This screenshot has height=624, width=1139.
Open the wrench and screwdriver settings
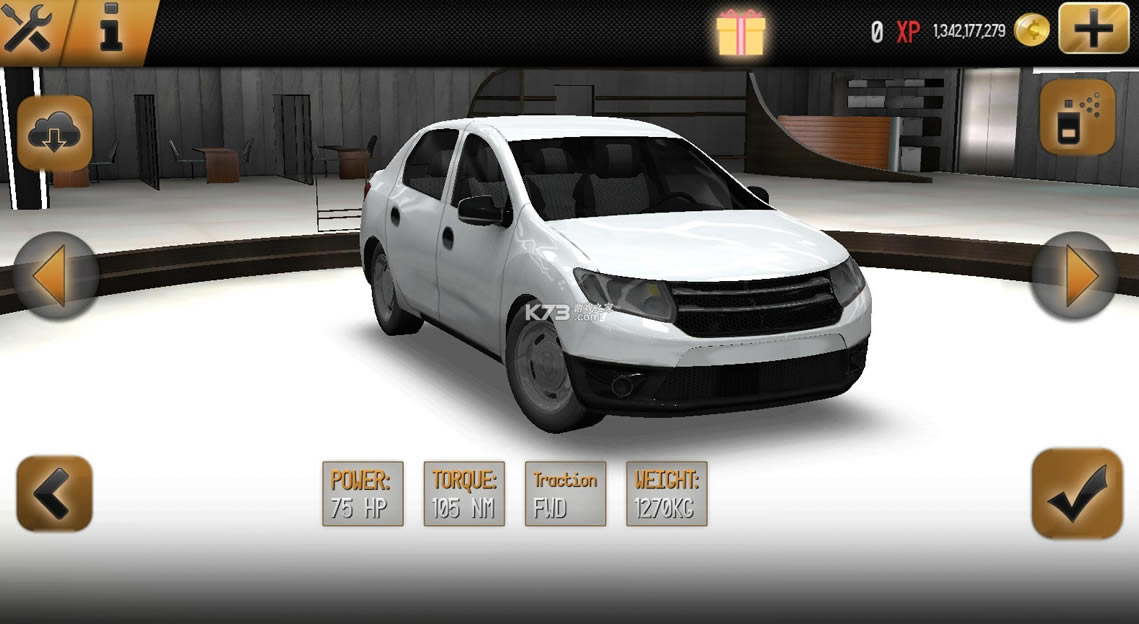click(28, 30)
